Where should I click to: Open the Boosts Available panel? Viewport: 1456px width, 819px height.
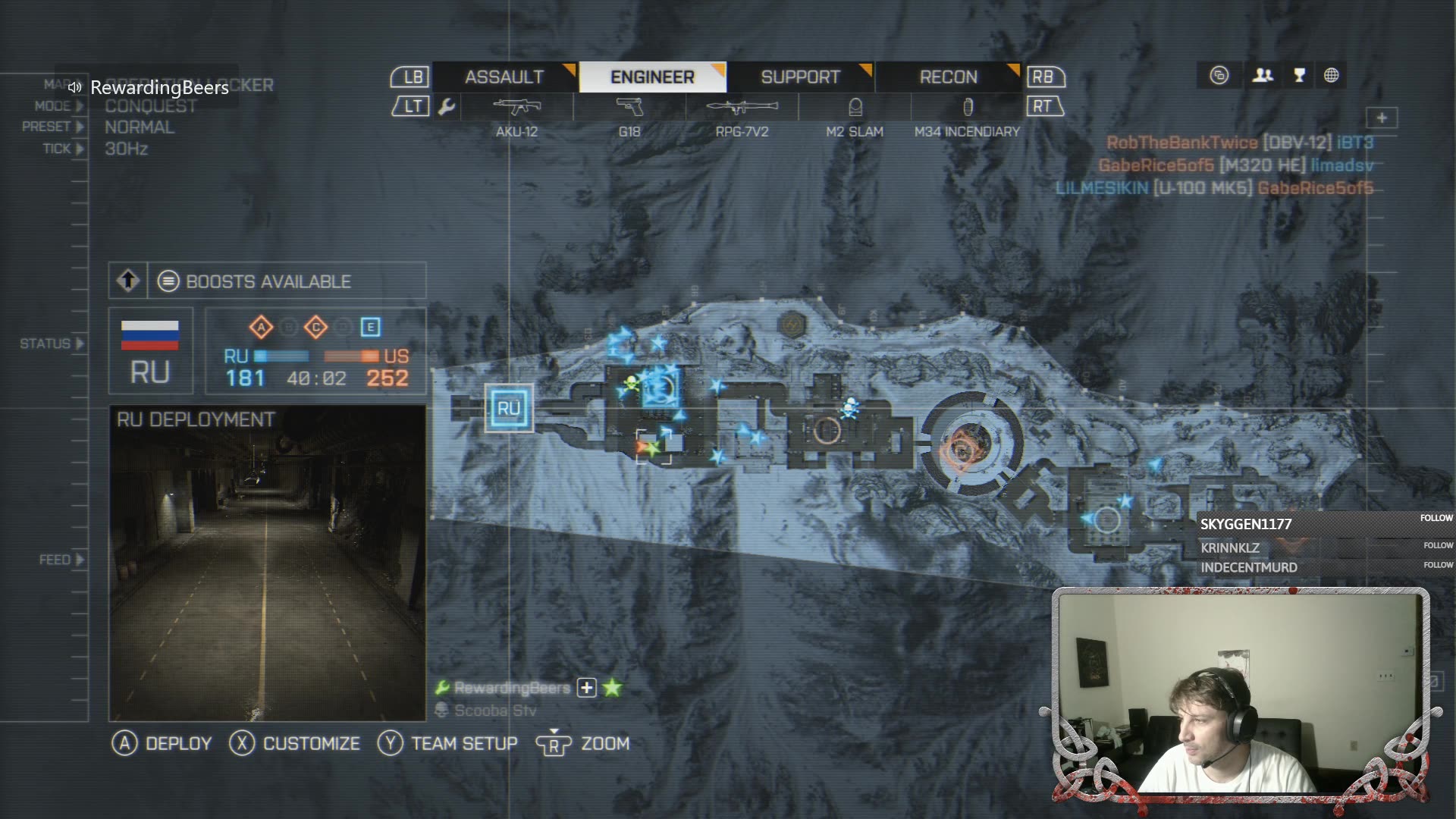pos(267,281)
